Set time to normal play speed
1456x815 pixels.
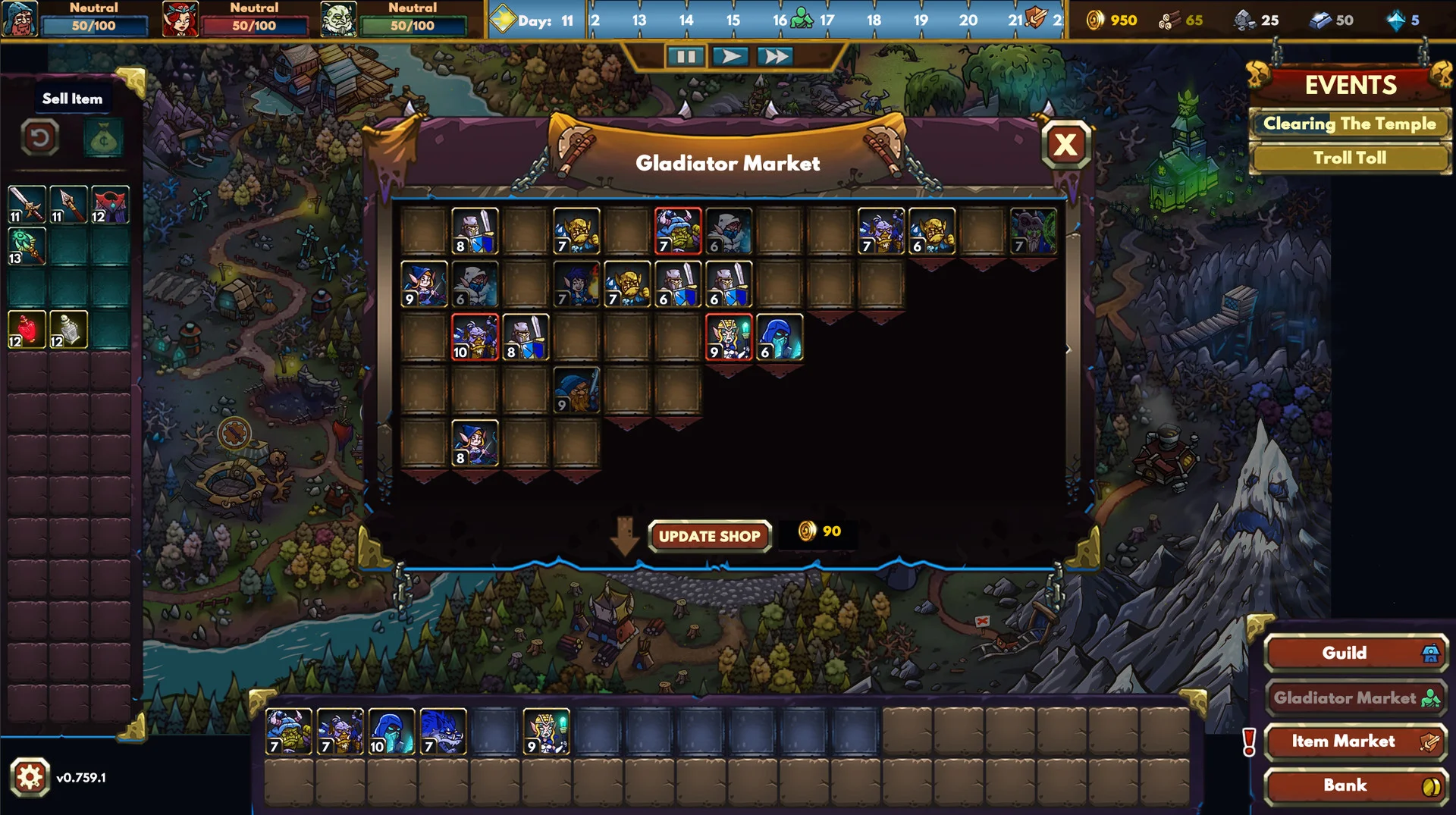click(x=730, y=57)
